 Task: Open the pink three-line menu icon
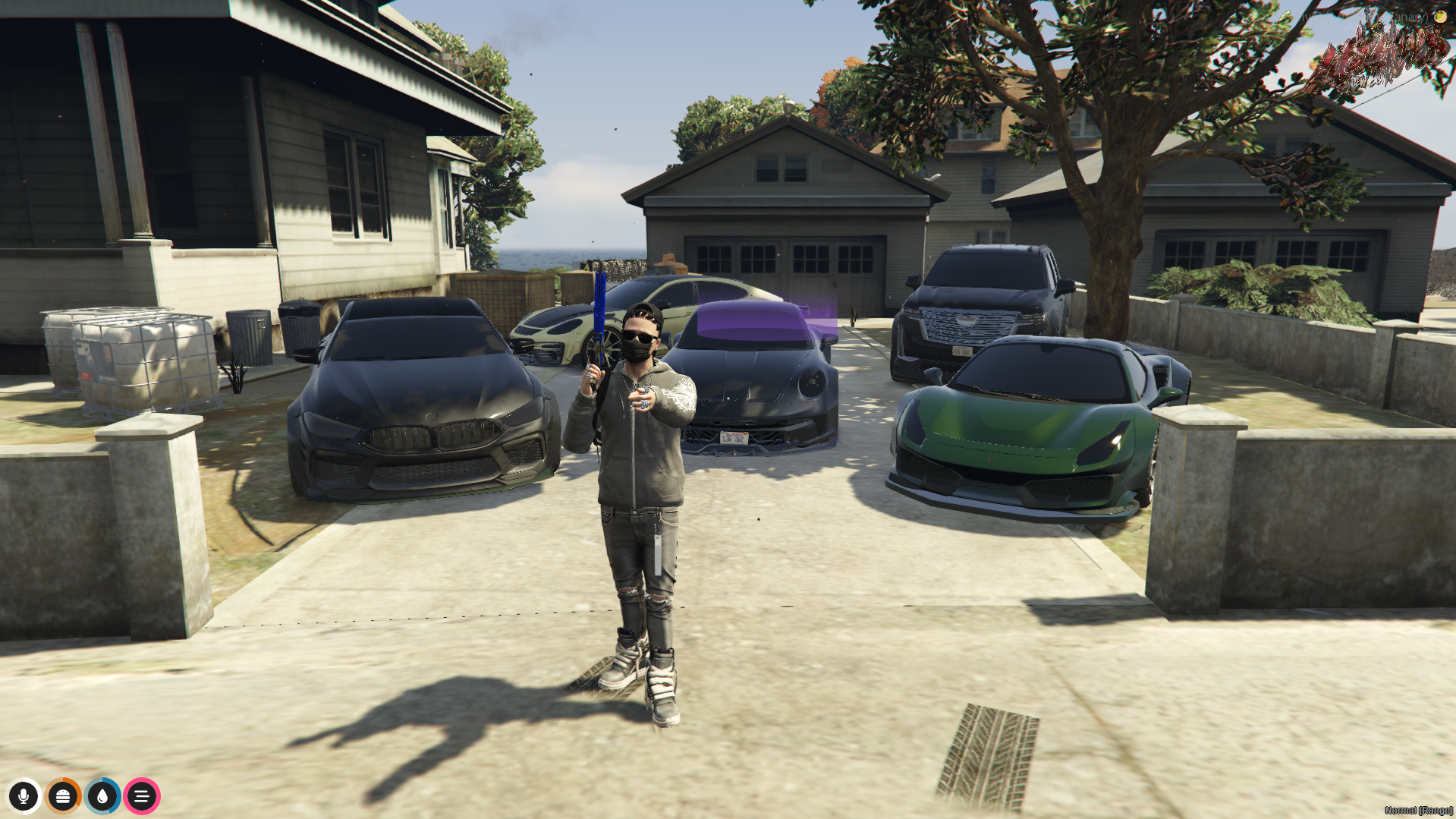click(x=142, y=796)
